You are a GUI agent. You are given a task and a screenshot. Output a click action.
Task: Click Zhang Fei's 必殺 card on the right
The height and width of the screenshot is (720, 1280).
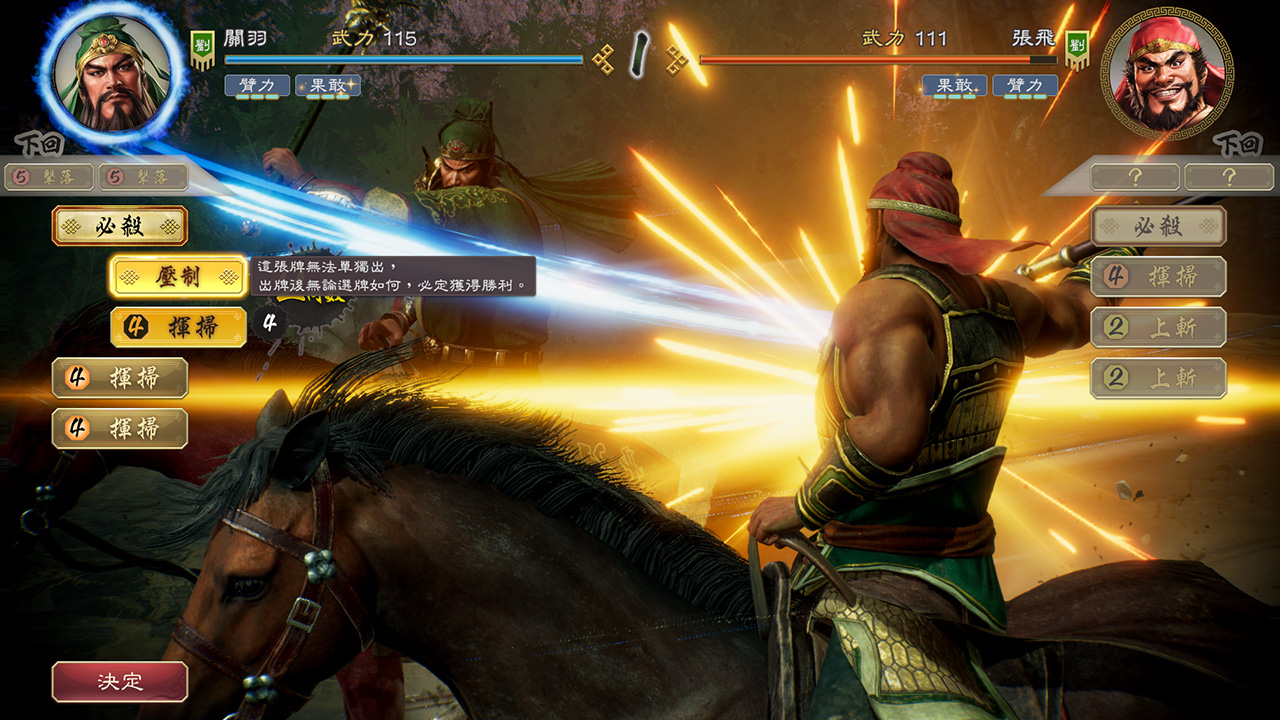[x=1157, y=226]
